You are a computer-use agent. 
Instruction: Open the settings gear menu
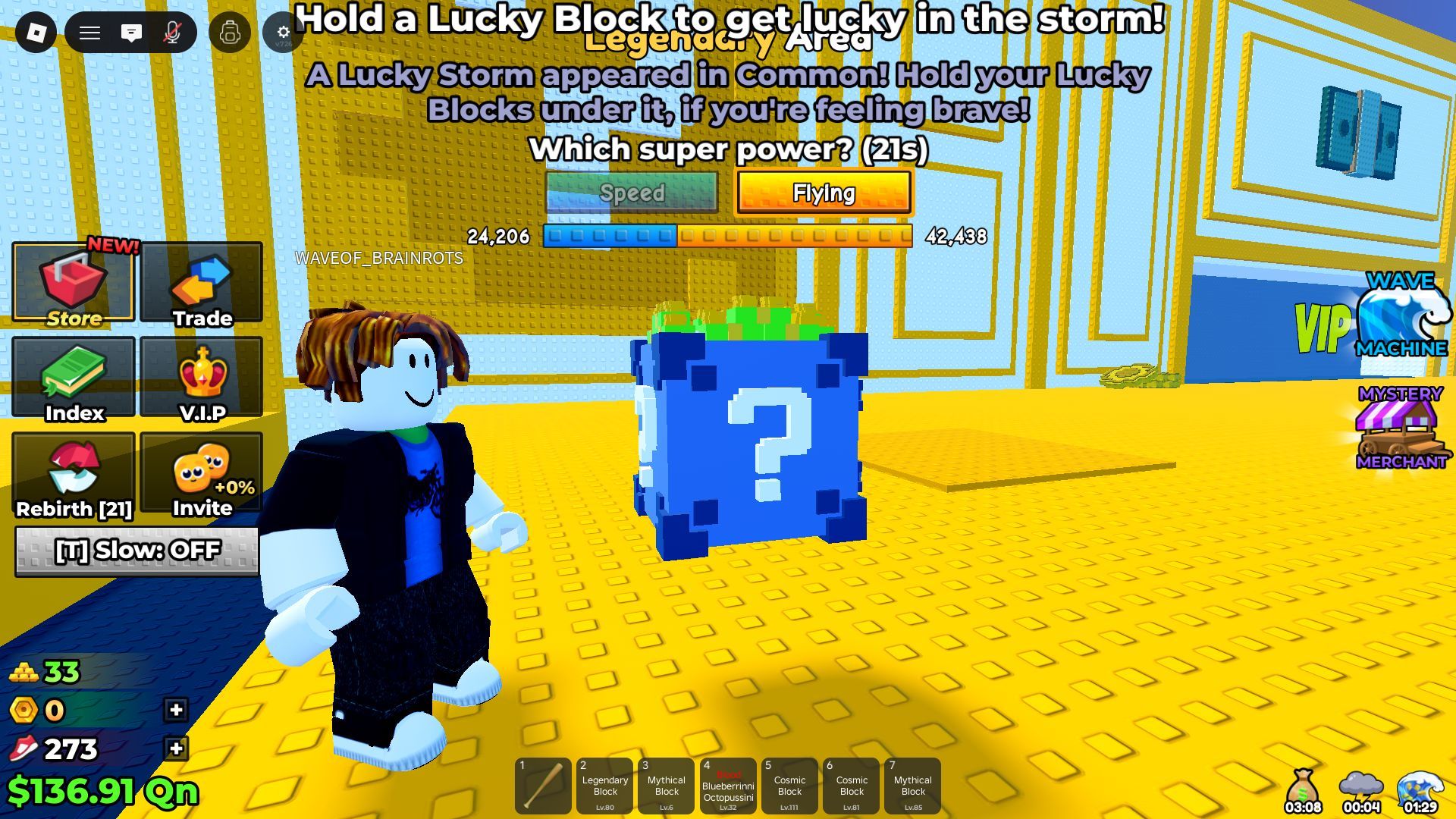tap(283, 32)
